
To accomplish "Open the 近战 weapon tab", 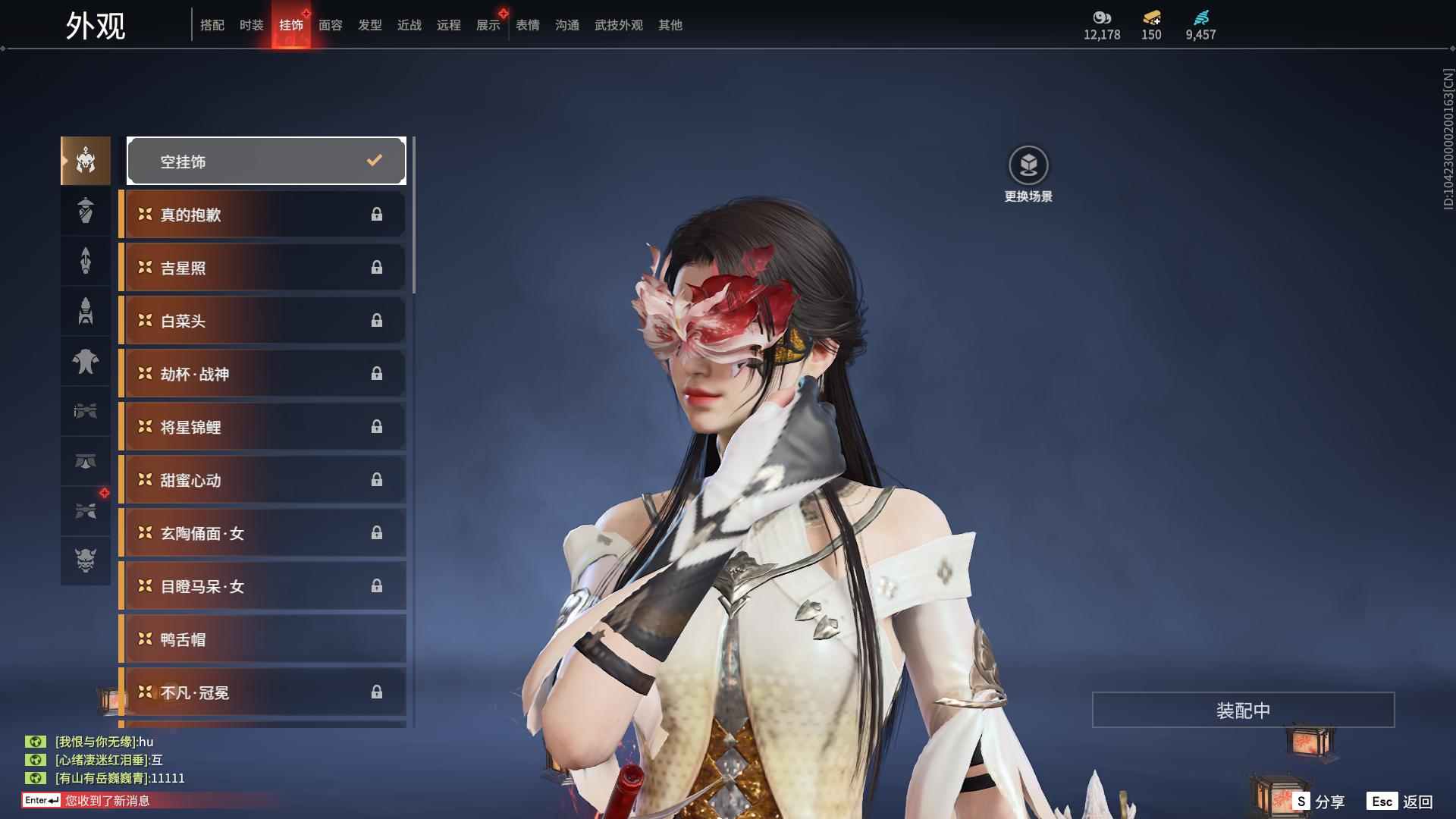I will click(x=409, y=25).
